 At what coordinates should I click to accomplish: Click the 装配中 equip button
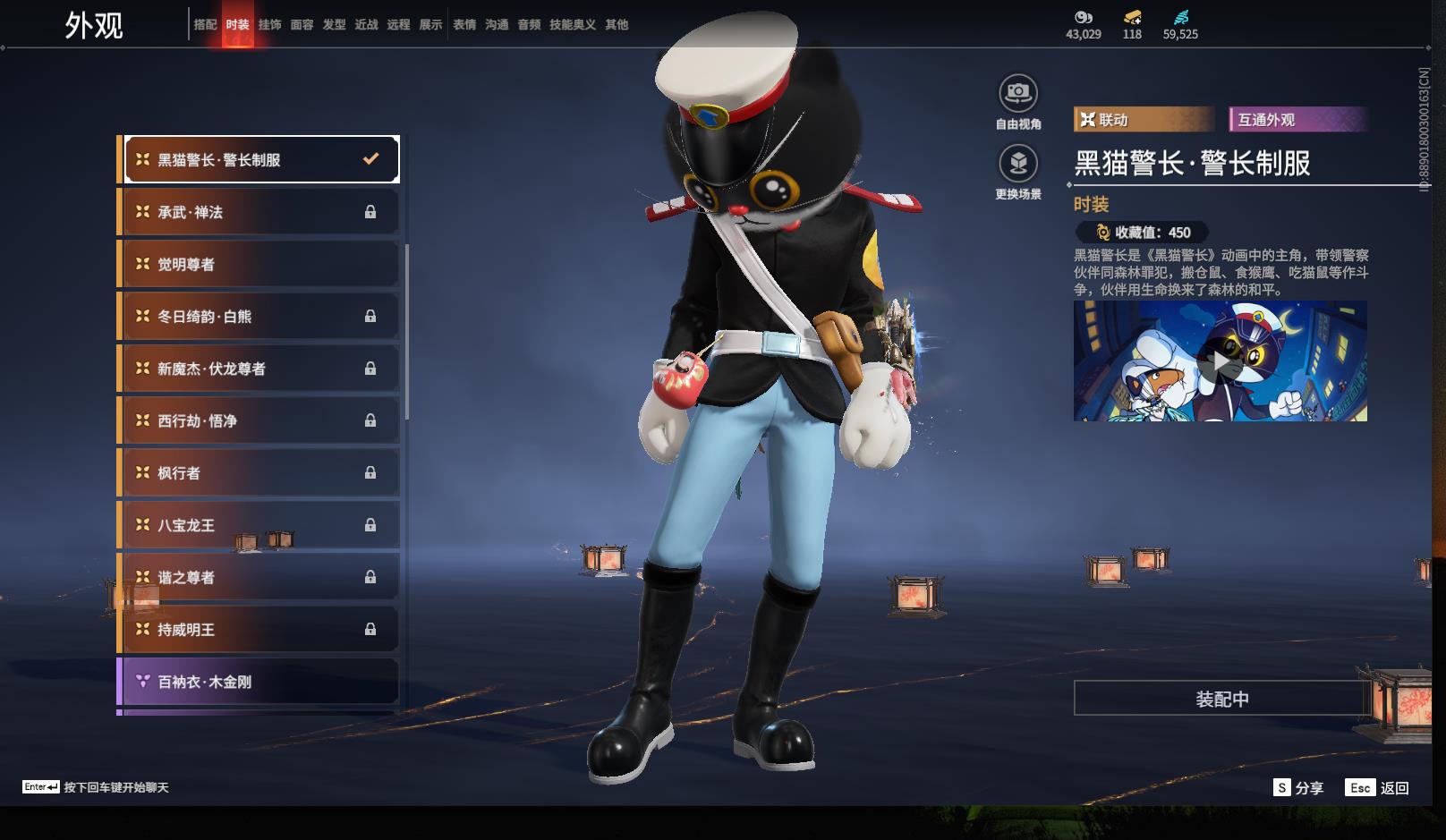coord(1221,699)
